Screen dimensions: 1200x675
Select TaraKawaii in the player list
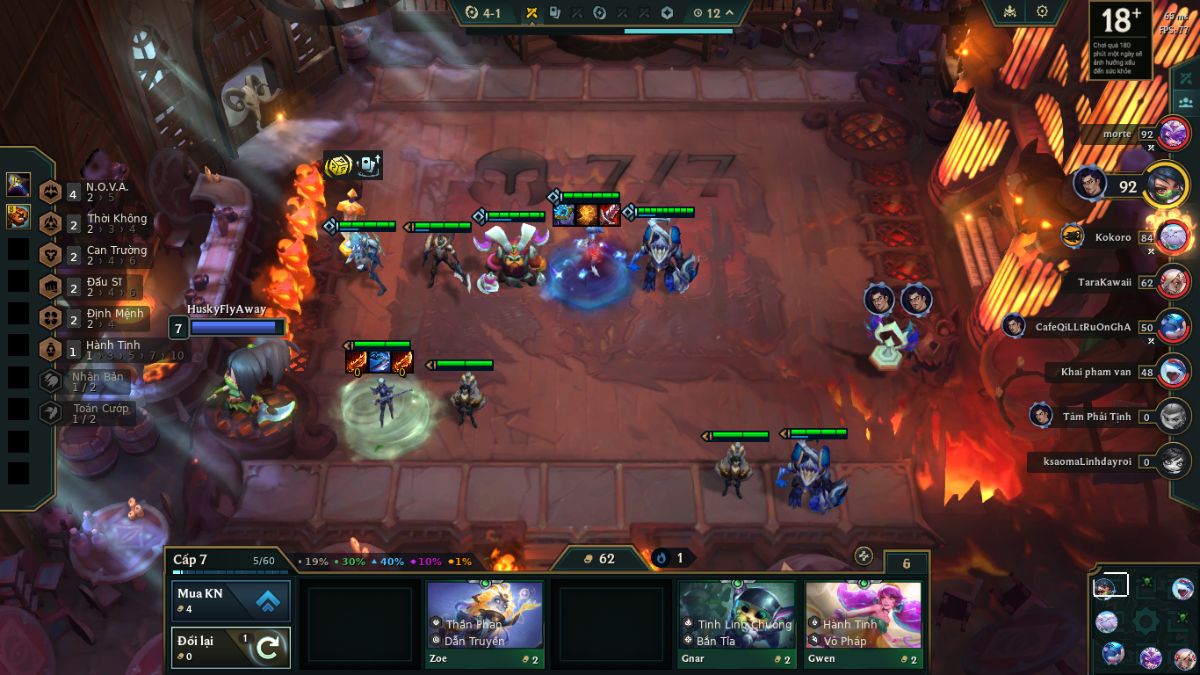(1174, 282)
